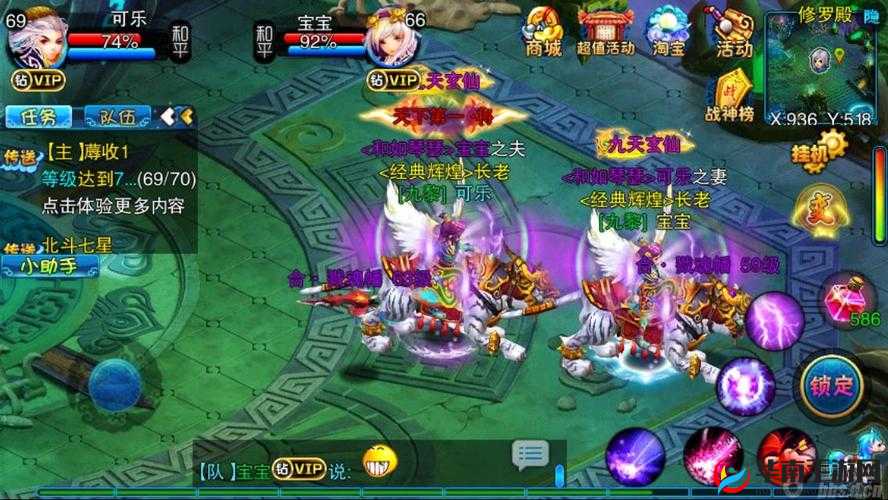Cast the purple comet skill
This screenshot has width=888, height=500.
coord(636,458)
